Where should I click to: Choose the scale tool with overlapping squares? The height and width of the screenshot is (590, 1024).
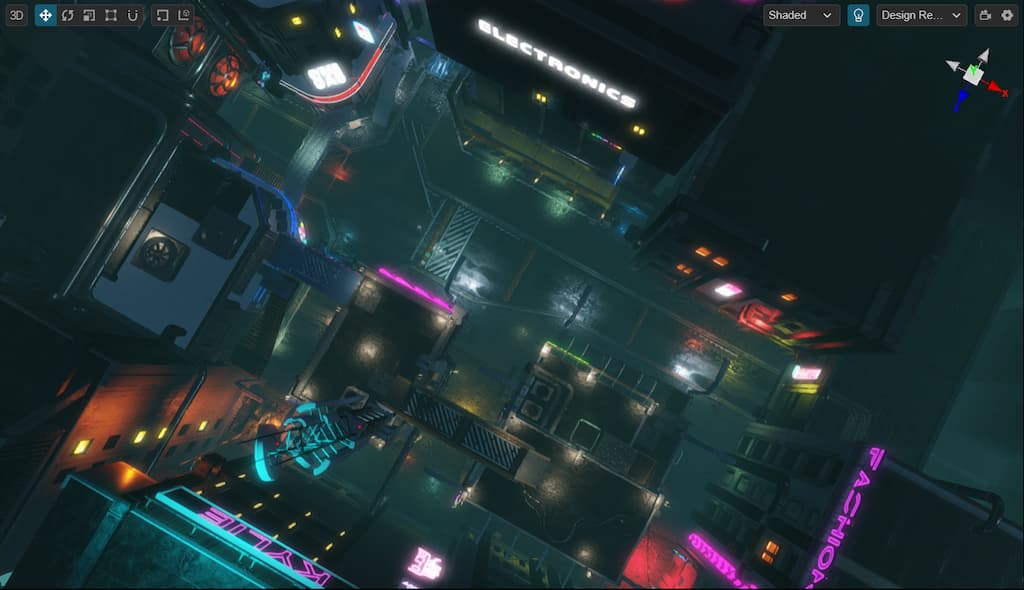click(89, 15)
